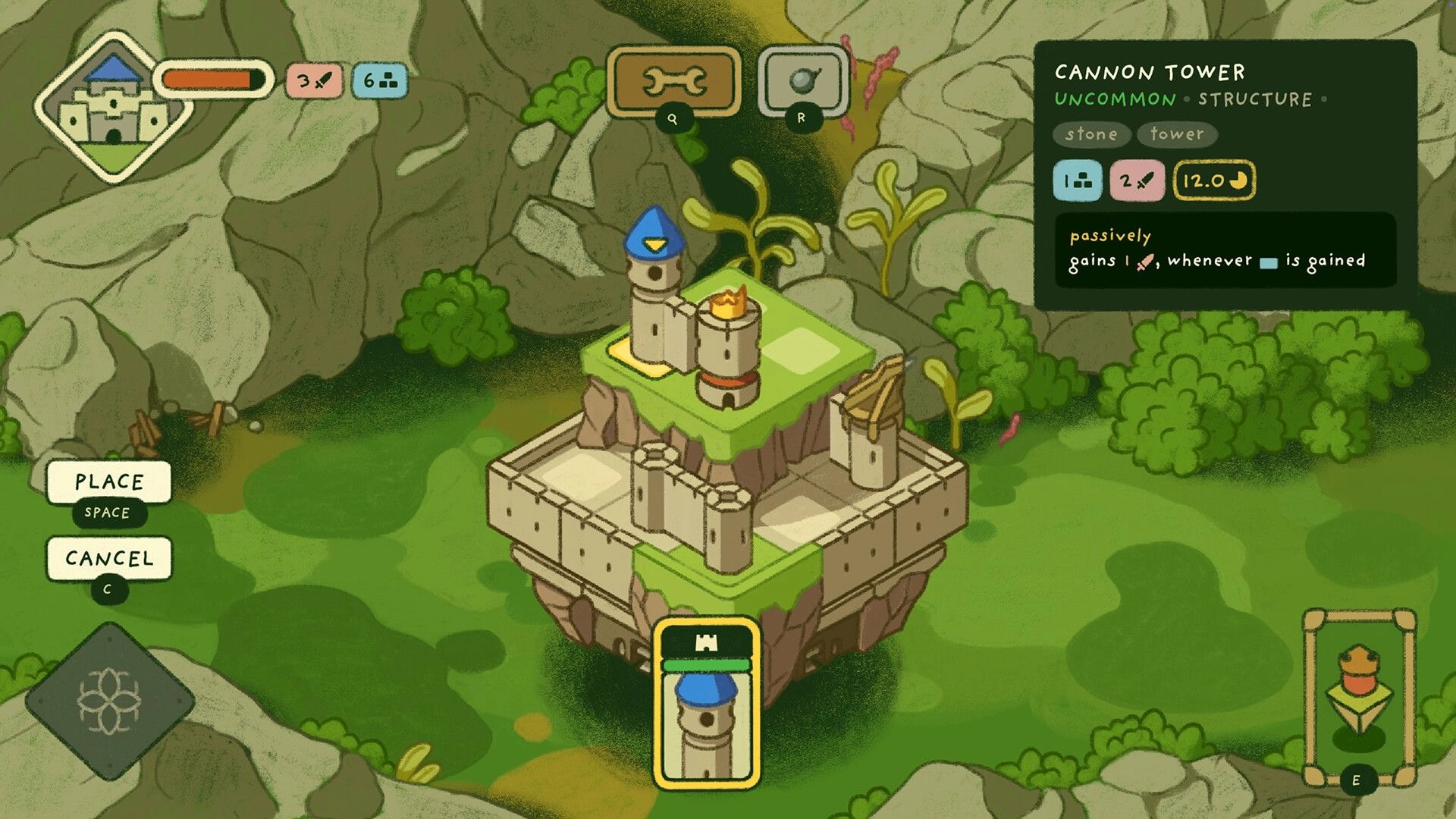Select the stone tag on the Cannon Tower panel

click(x=1090, y=134)
